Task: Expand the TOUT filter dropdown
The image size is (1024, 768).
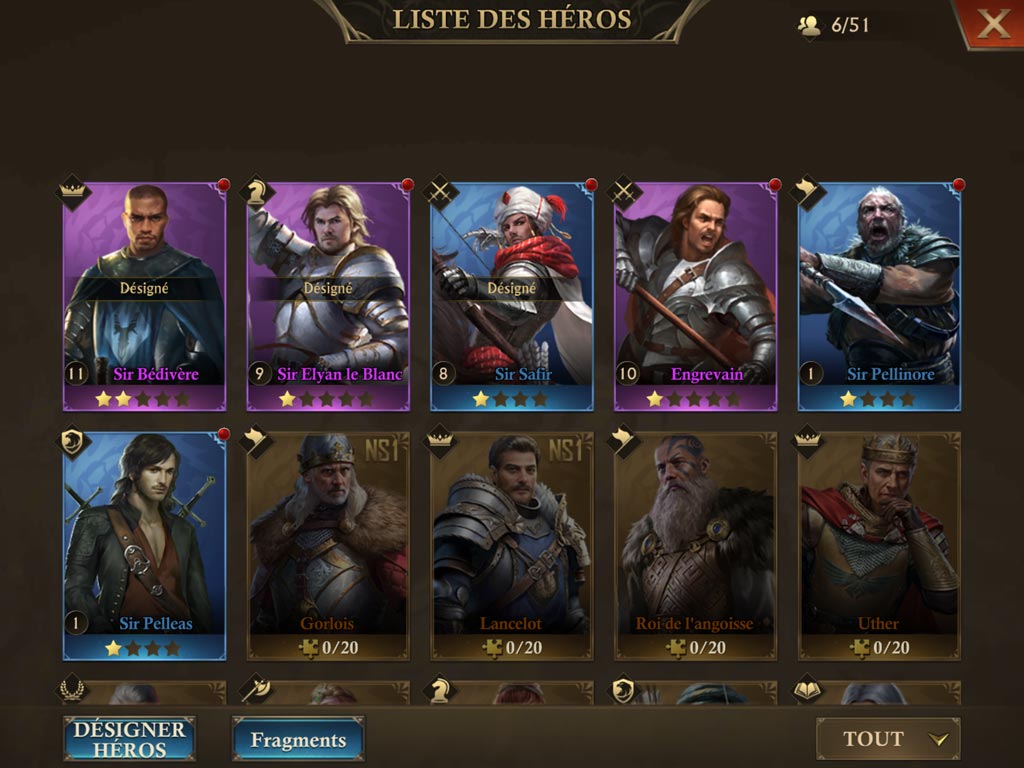Action: coord(888,739)
